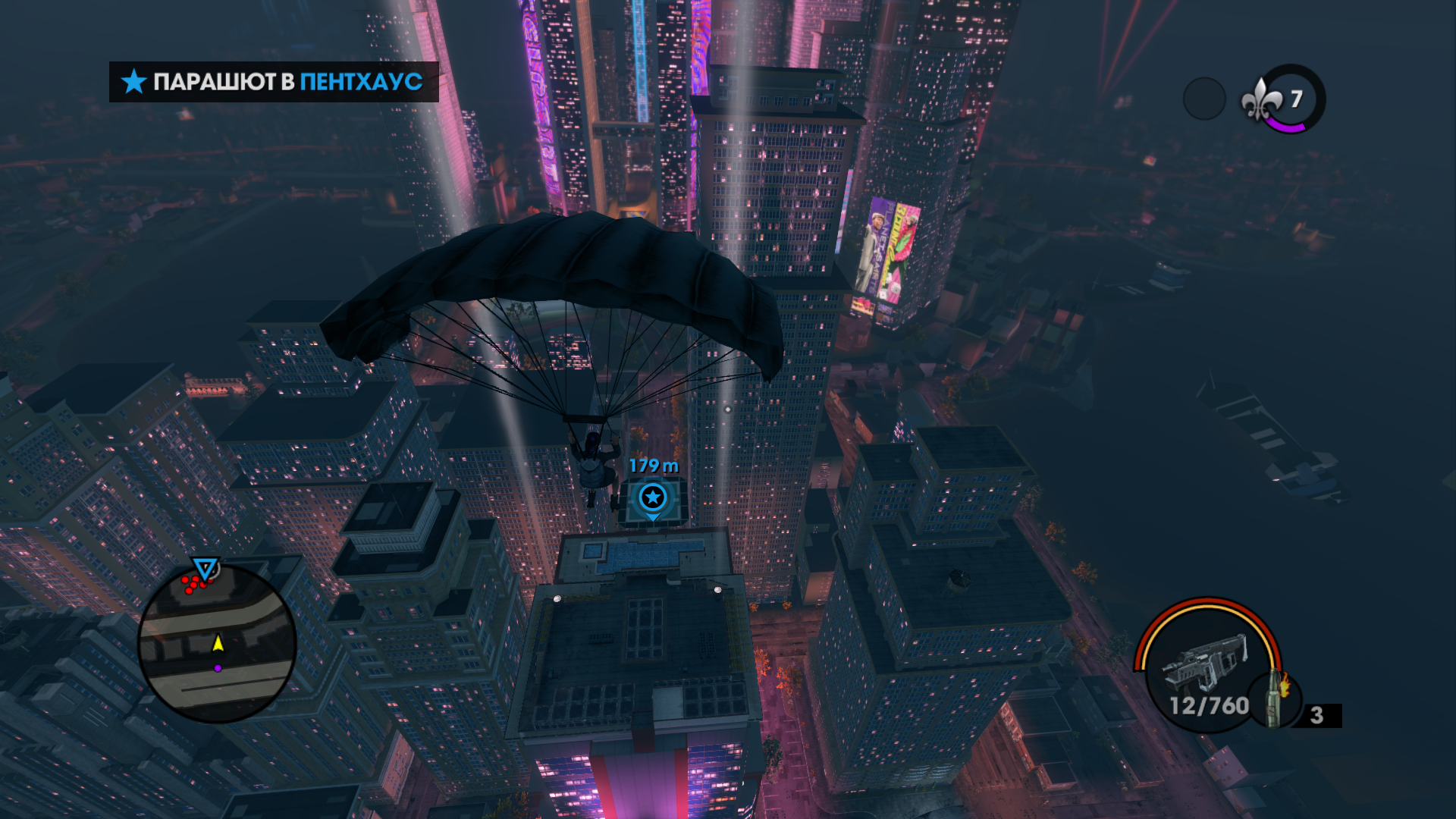Click the blue triangle marker on minimap
Viewport: 1456px width, 819px height.
[x=204, y=568]
